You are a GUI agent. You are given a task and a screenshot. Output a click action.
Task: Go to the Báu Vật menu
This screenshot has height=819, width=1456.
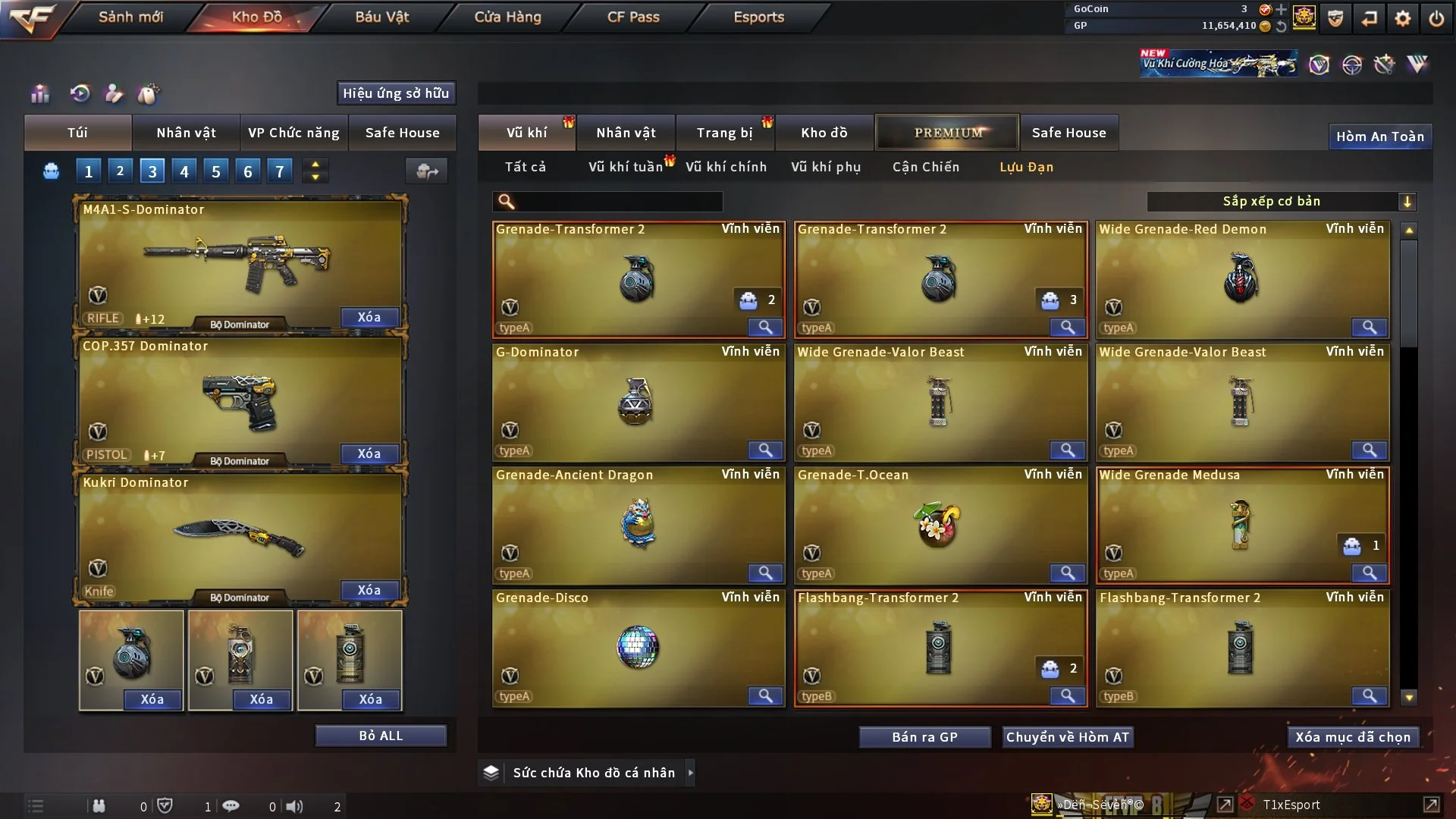(x=381, y=17)
